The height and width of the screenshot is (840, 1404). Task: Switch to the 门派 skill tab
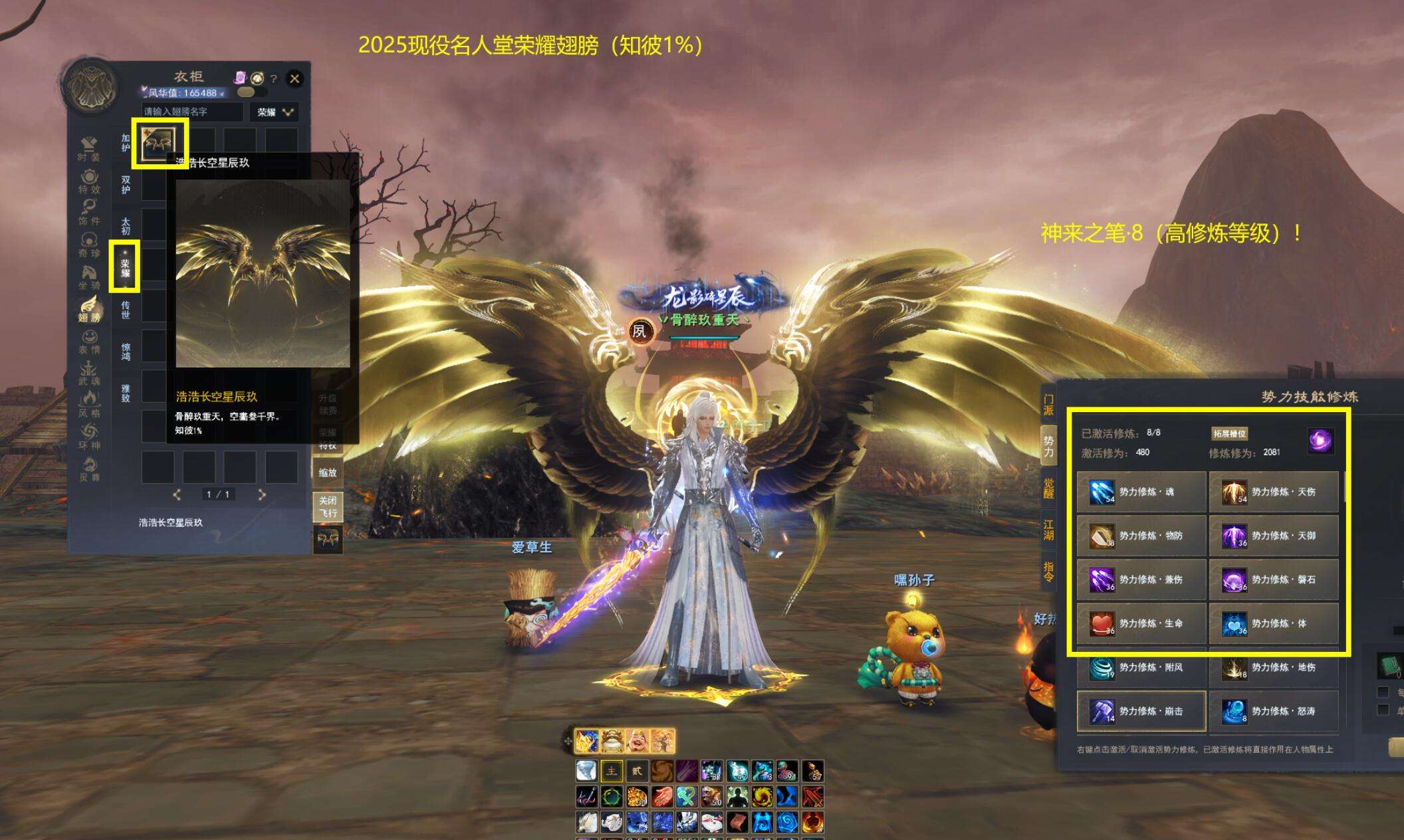tap(1048, 405)
